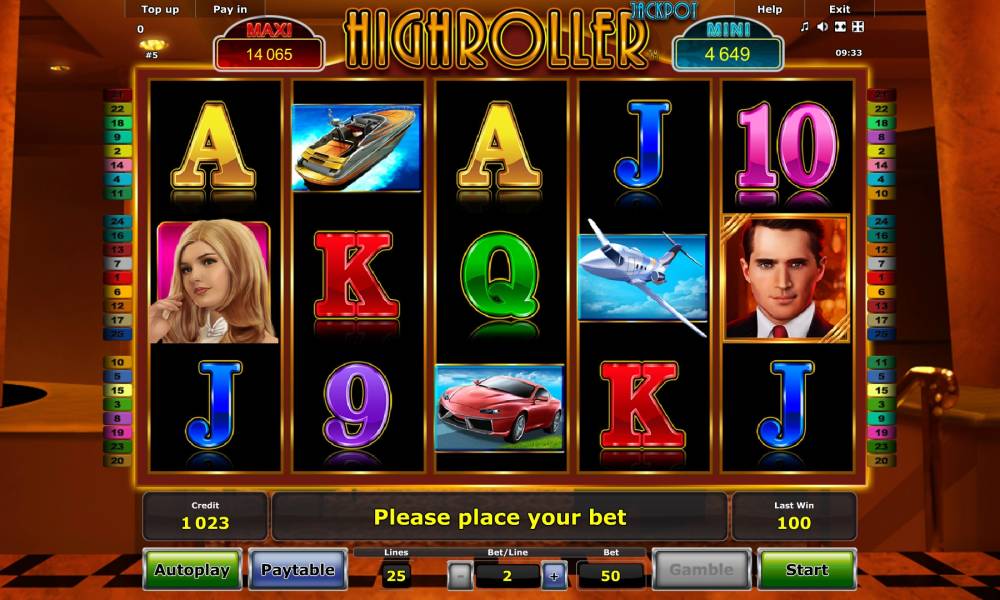Toggle the speaker sound icon
The image size is (1000, 600).
click(822, 27)
